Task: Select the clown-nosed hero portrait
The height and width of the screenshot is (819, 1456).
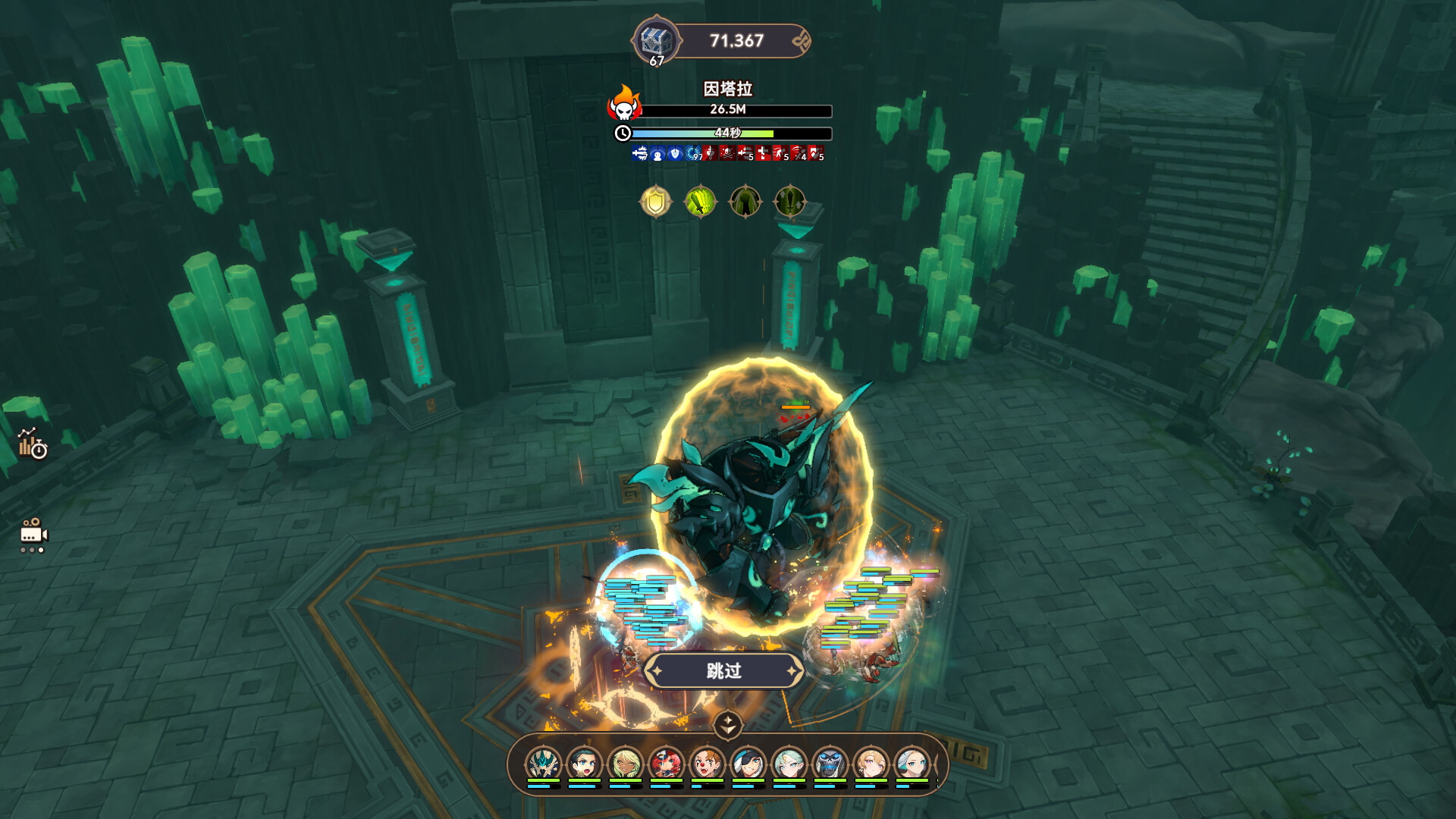Action: click(x=707, y=763)
